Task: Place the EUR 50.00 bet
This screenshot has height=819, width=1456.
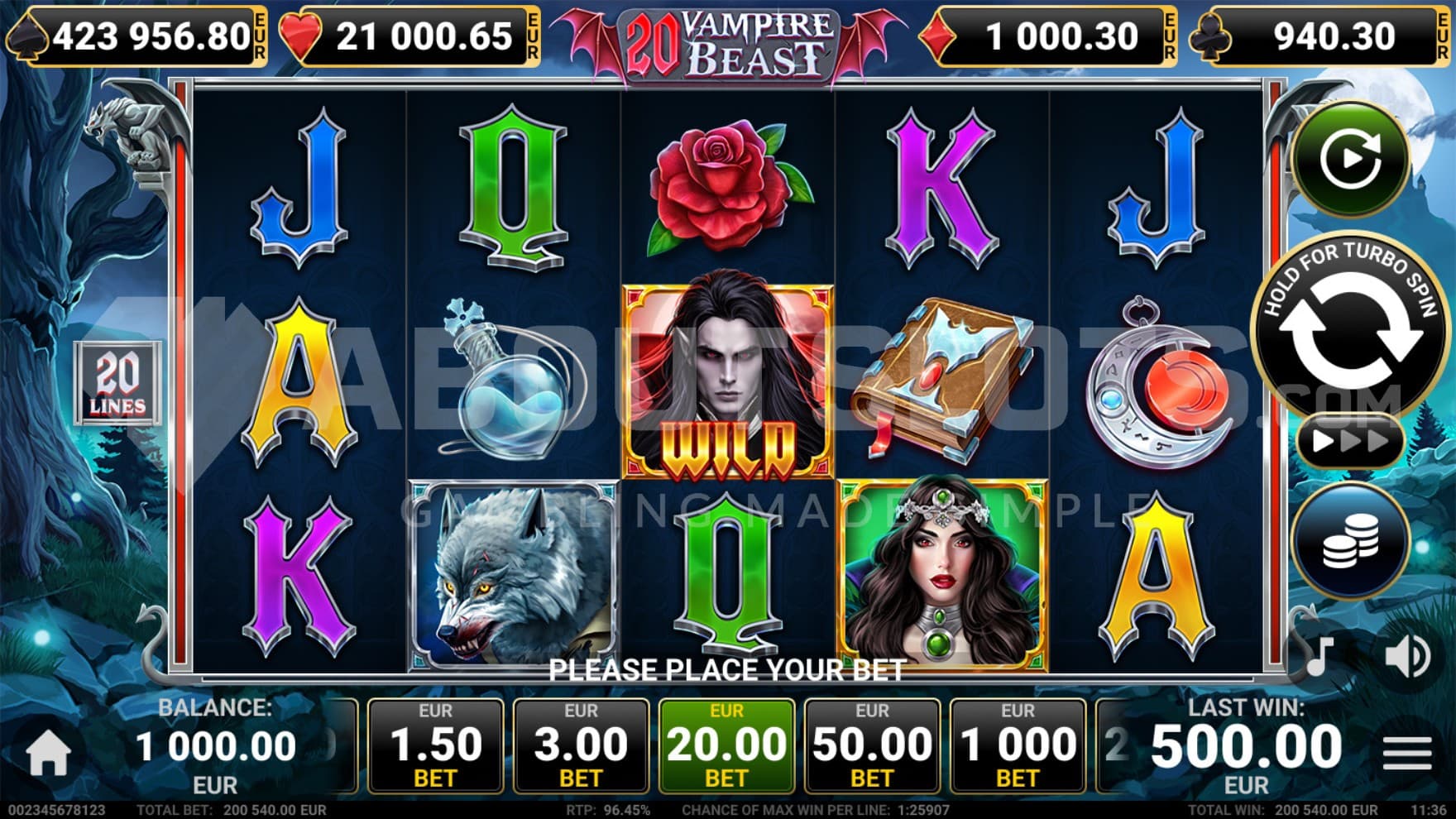Action: click(x=872, y=746)
